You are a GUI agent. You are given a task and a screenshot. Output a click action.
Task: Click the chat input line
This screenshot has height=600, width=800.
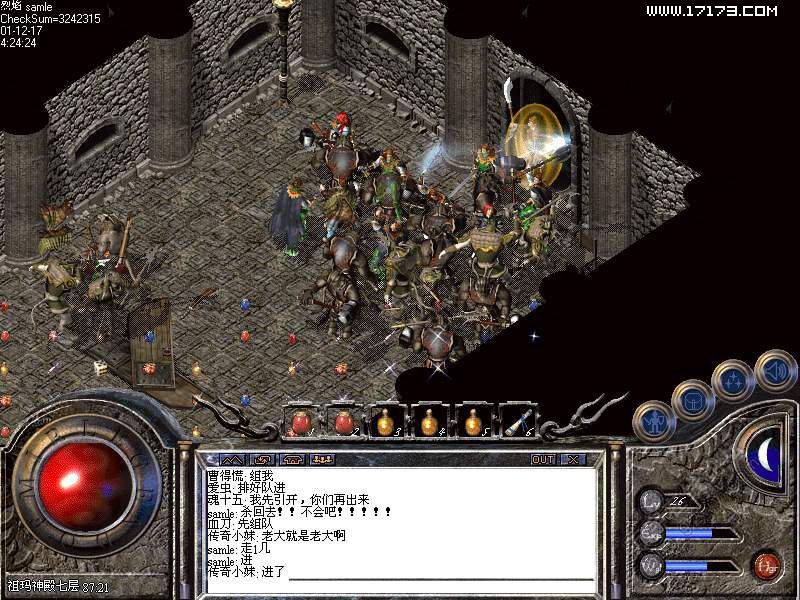pyautogui.click(x=440, y=572)
